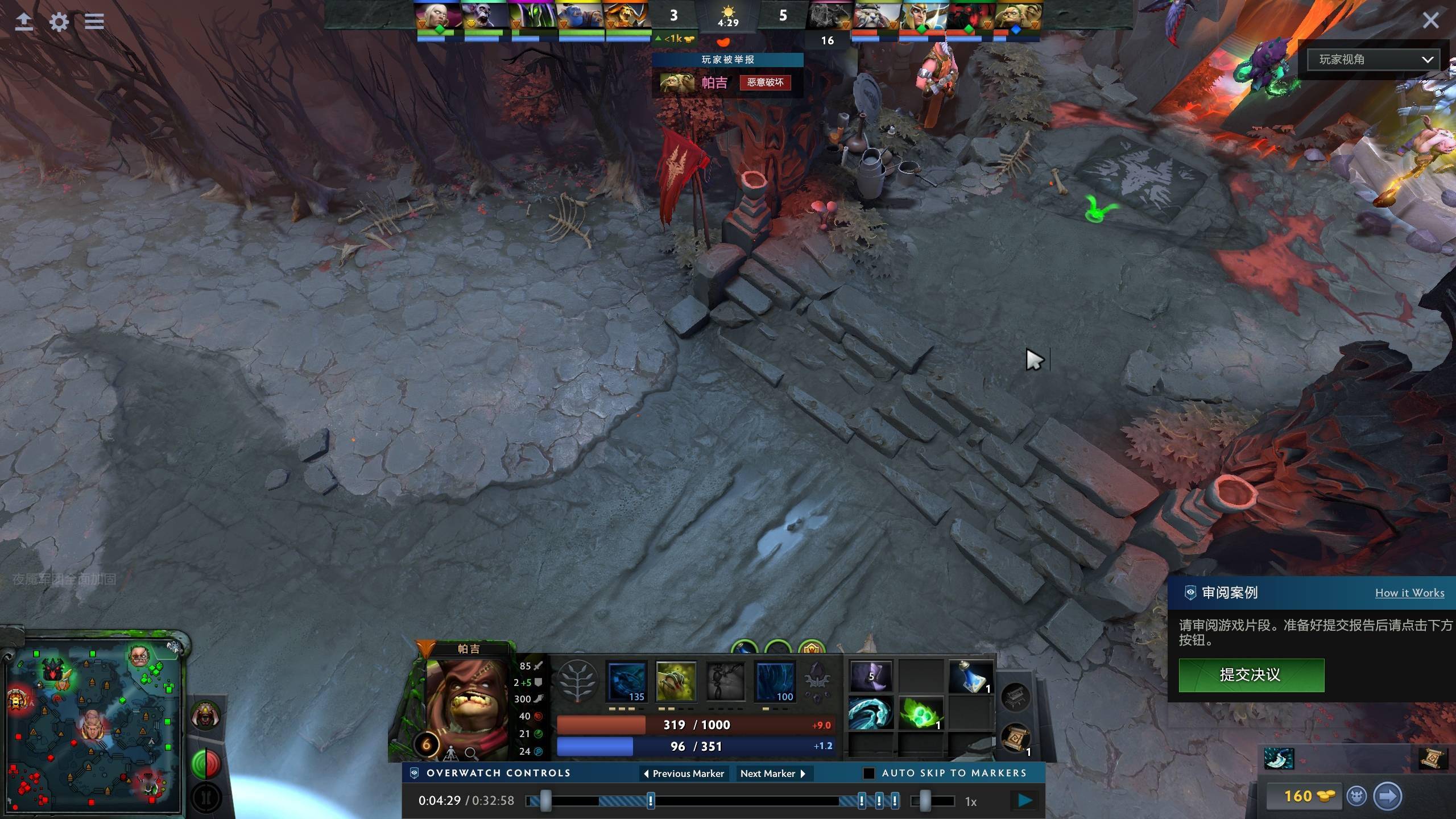This screenshot has width=1456, height=819.
Task: Select the clarity potion inventory slot
Action: [970, 677]
